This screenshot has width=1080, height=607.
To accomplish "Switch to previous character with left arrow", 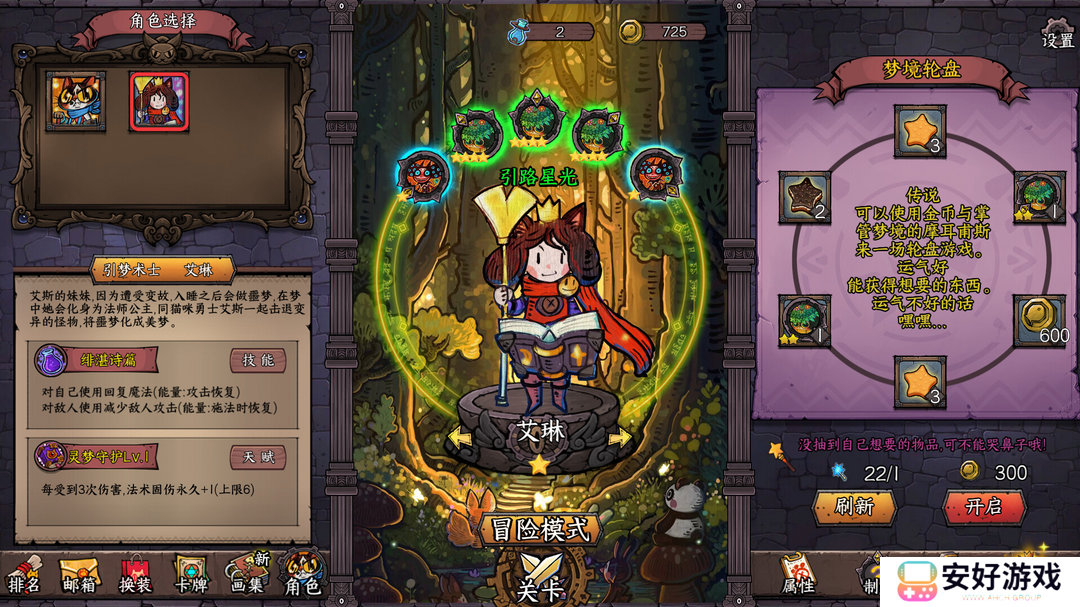I will [460, 438].
